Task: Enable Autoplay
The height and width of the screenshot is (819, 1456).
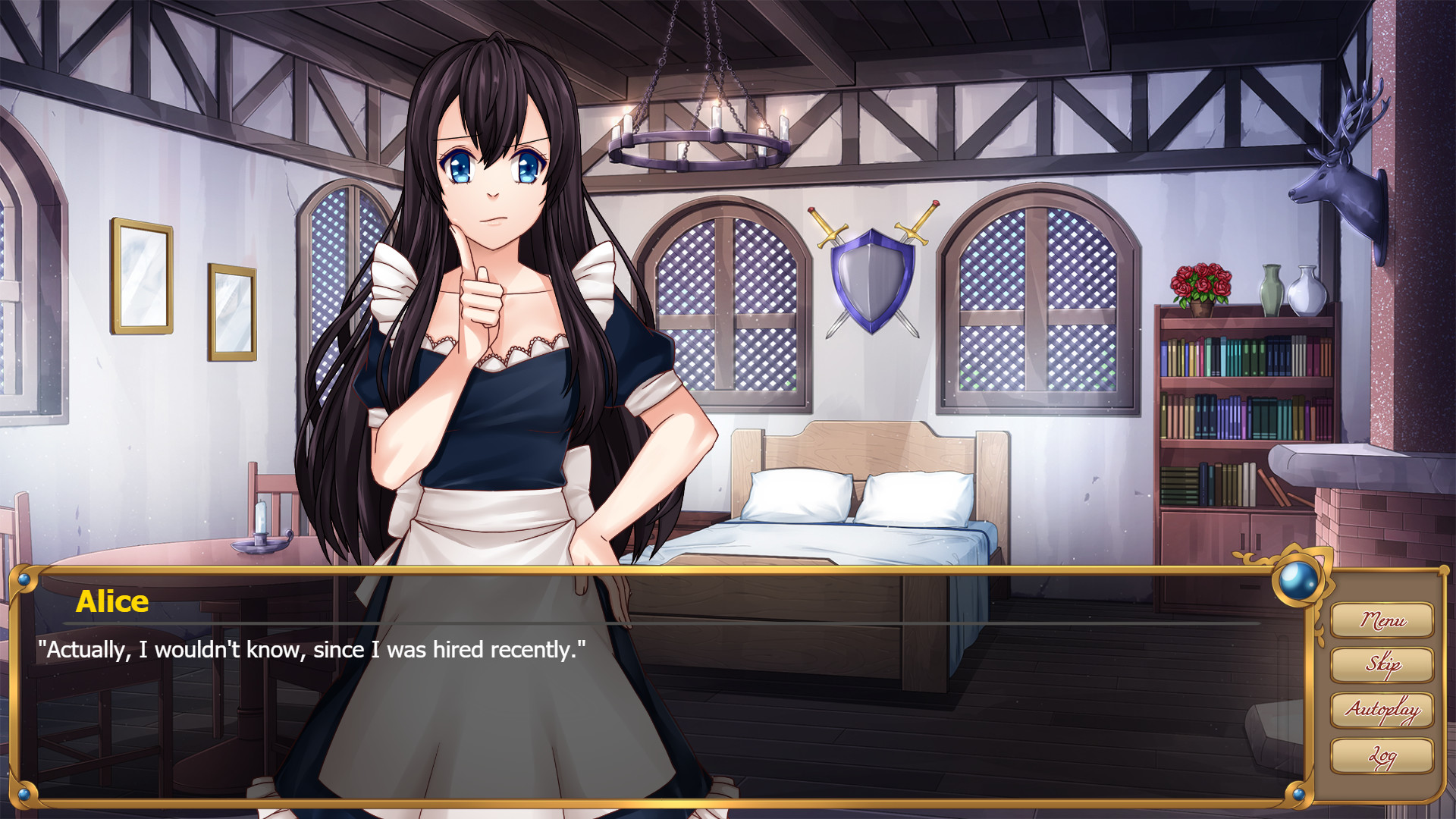Action: [1382, 711]
